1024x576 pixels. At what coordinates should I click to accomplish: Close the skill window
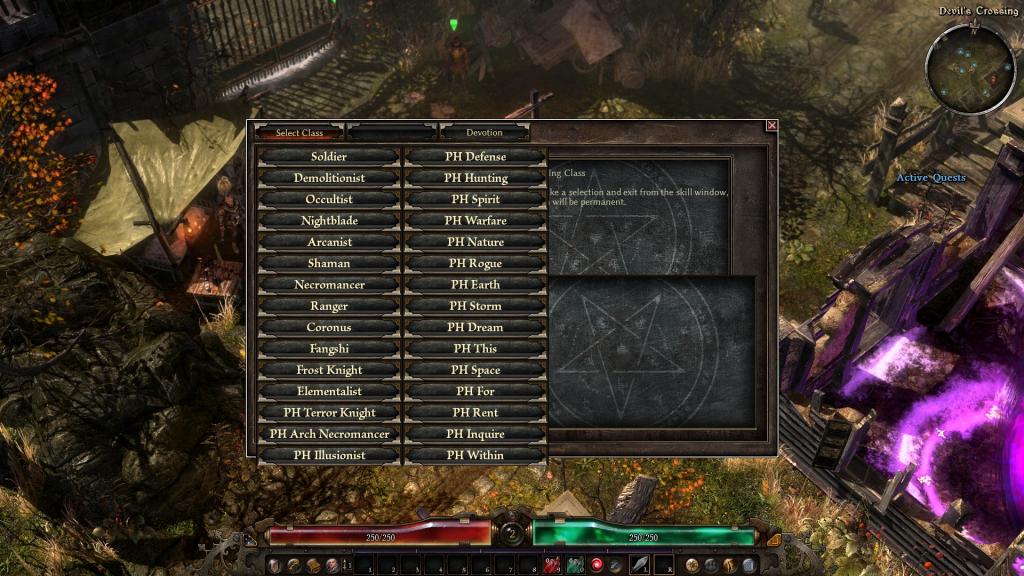[x=771, y=126]
